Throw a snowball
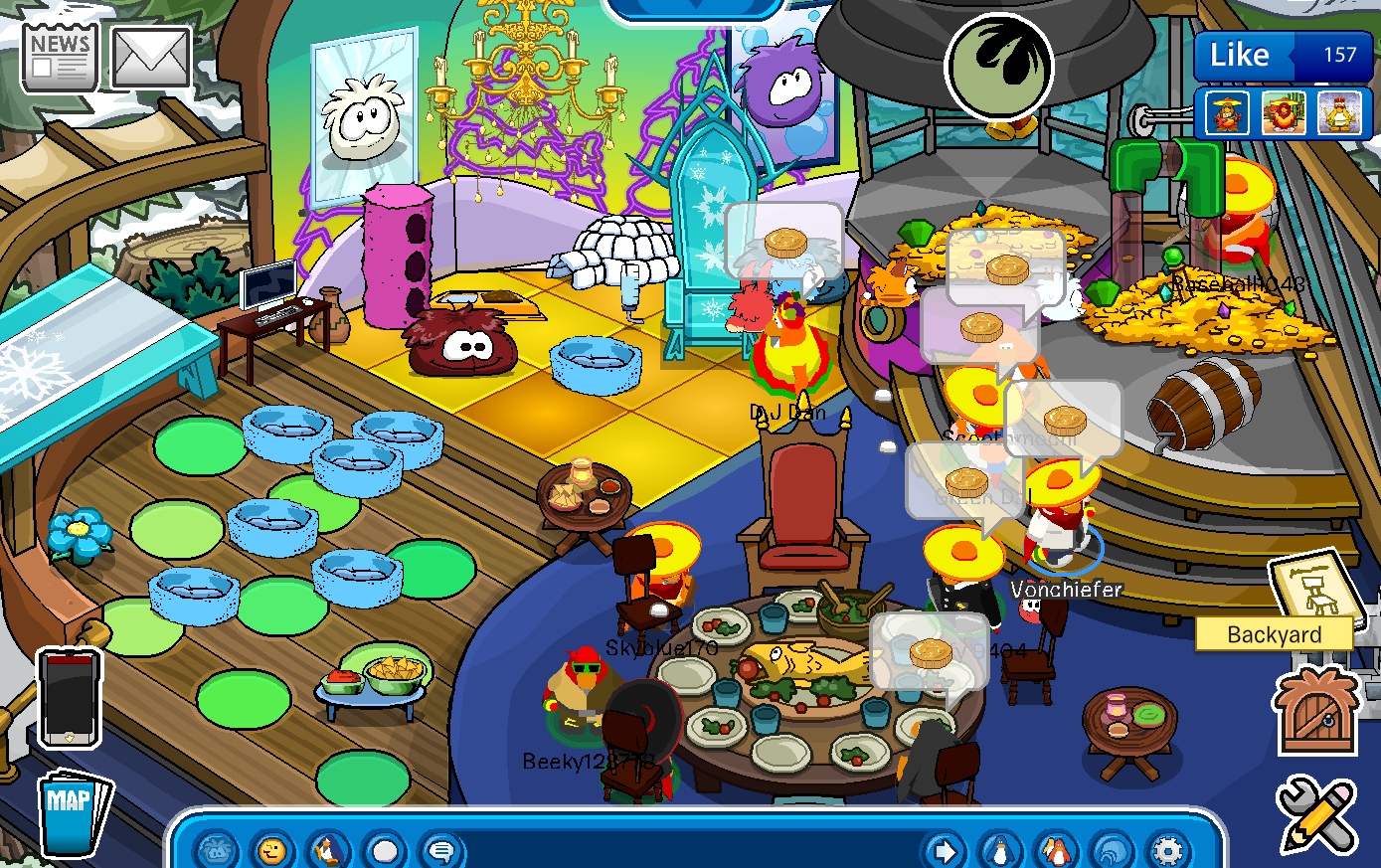The width and height of the screenshot is (1381, 868). click(x=384, y=851)
